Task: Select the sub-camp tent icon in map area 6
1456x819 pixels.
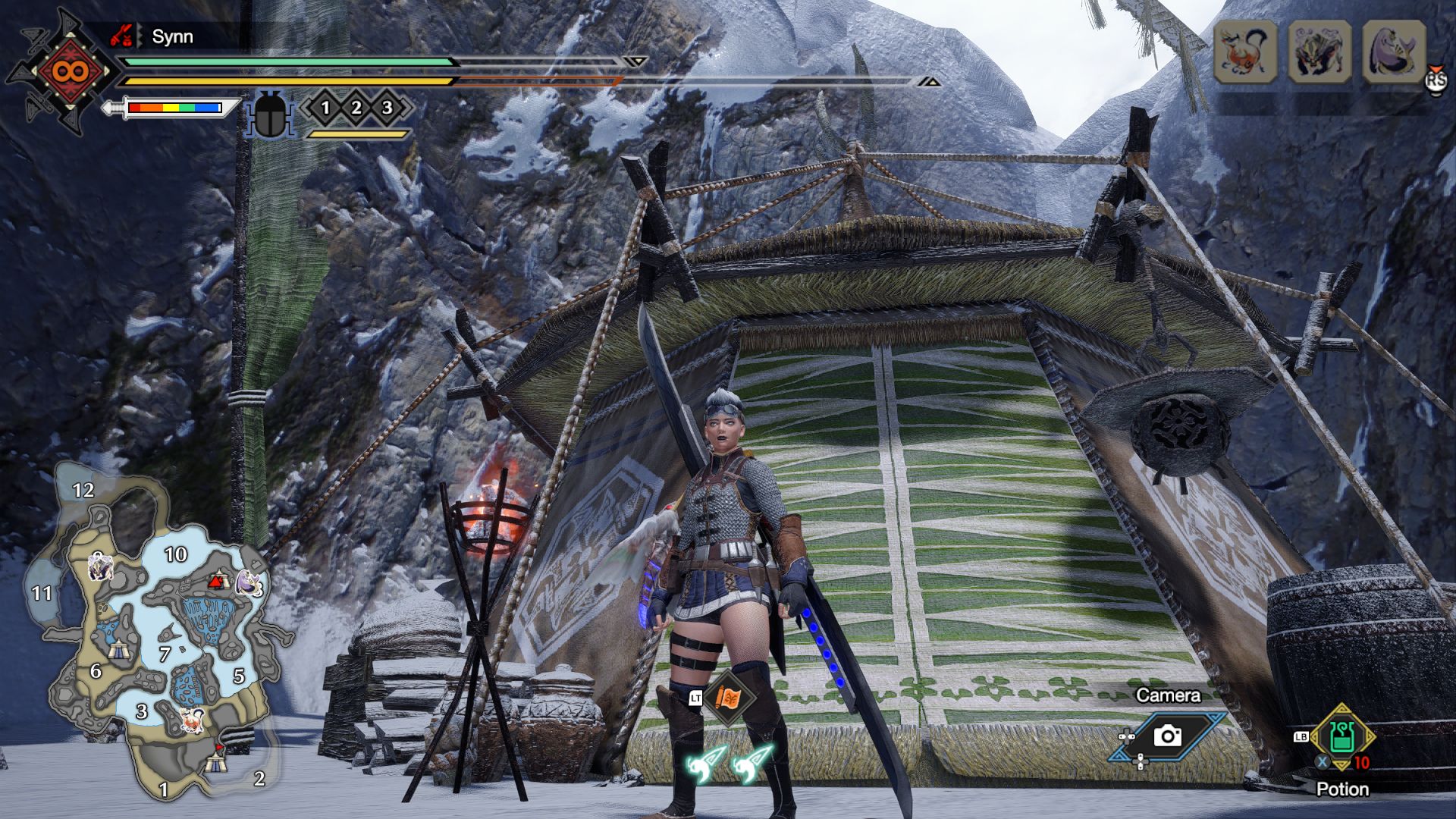Action: (x=118, y=650)
